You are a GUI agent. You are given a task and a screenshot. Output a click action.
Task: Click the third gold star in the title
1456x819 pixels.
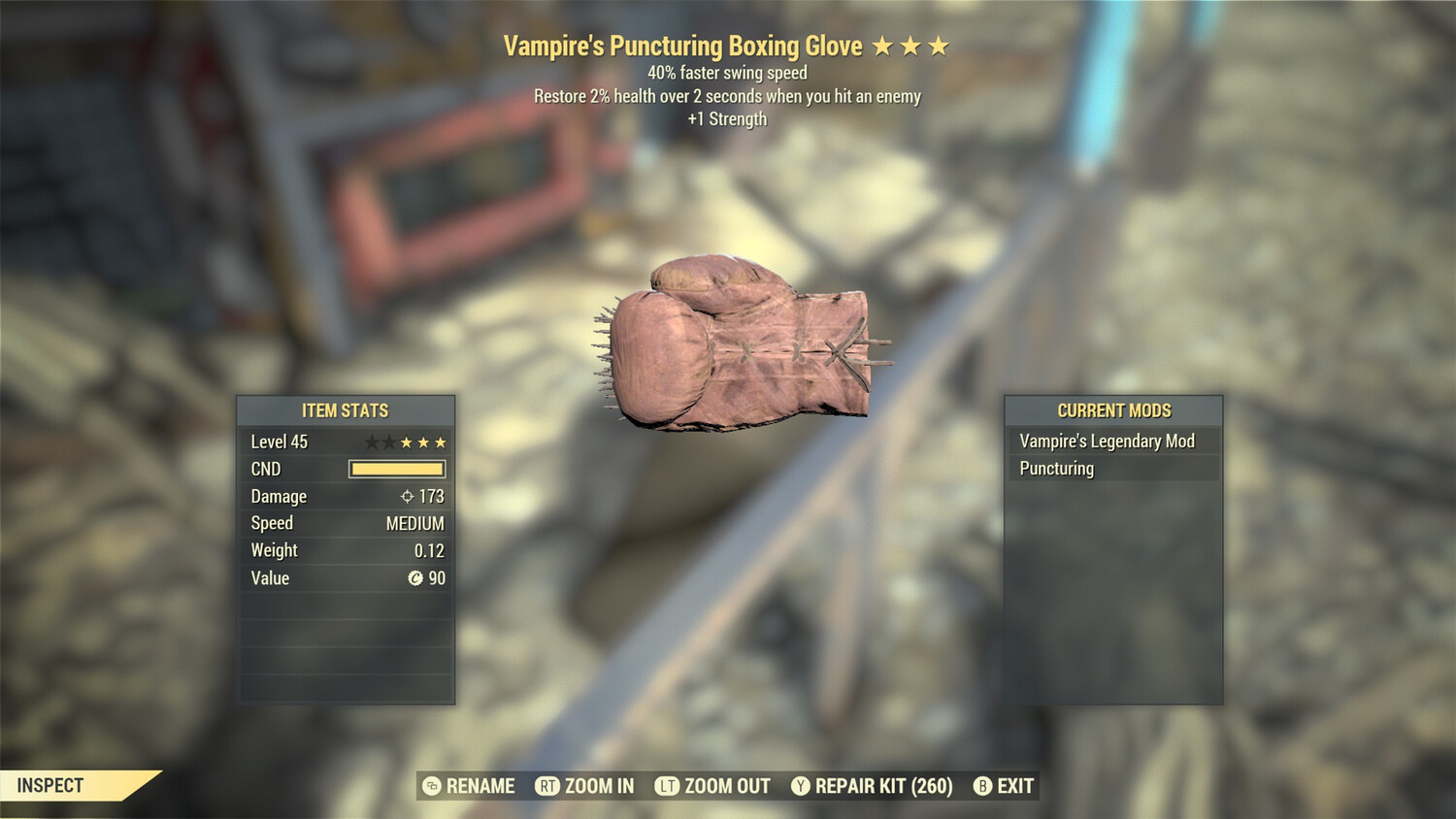(x=940, y=45)
